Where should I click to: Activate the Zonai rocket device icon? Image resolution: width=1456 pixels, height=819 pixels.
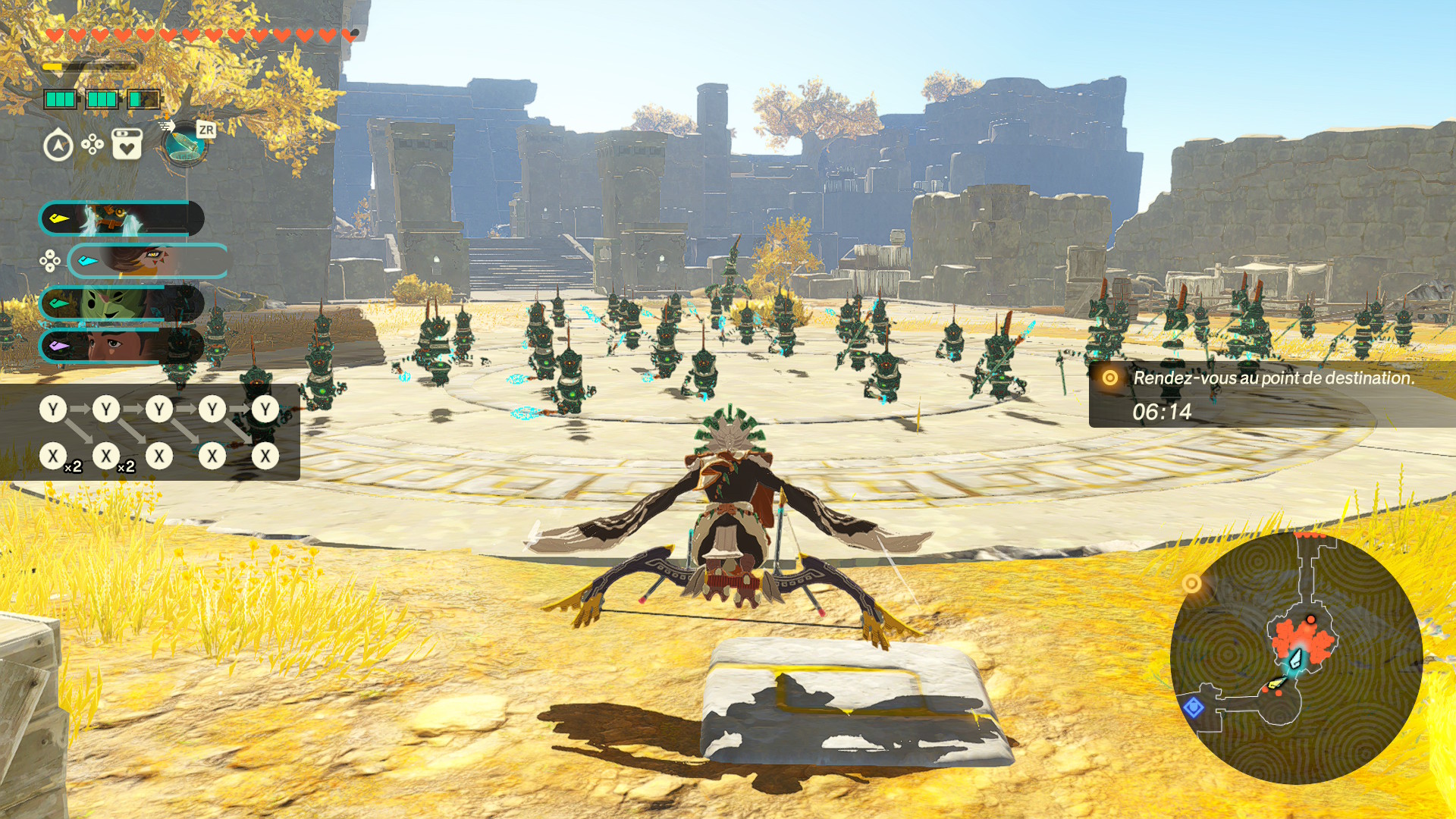[x=184, y=144]
